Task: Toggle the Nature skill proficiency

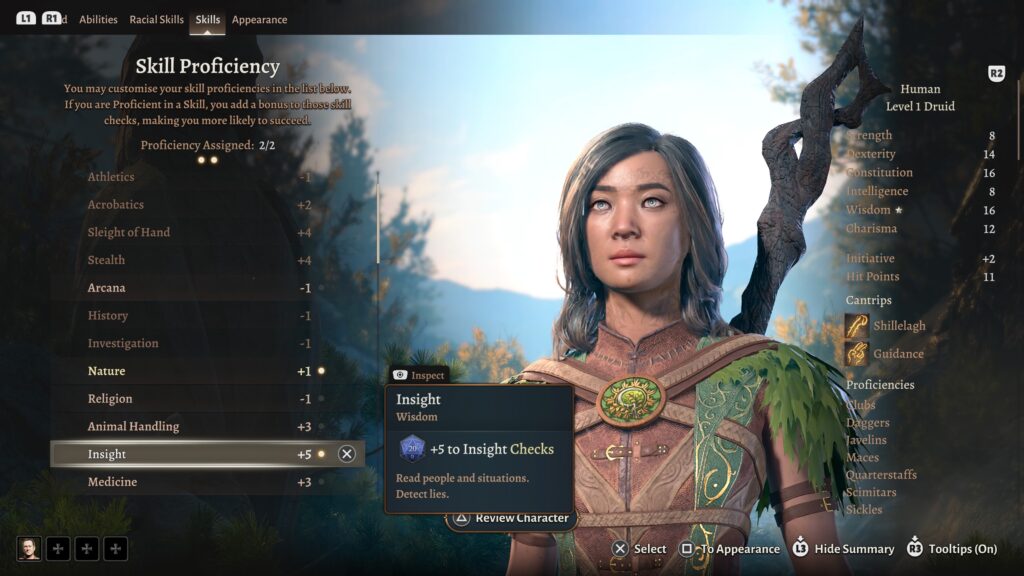Action: (200, 371)
